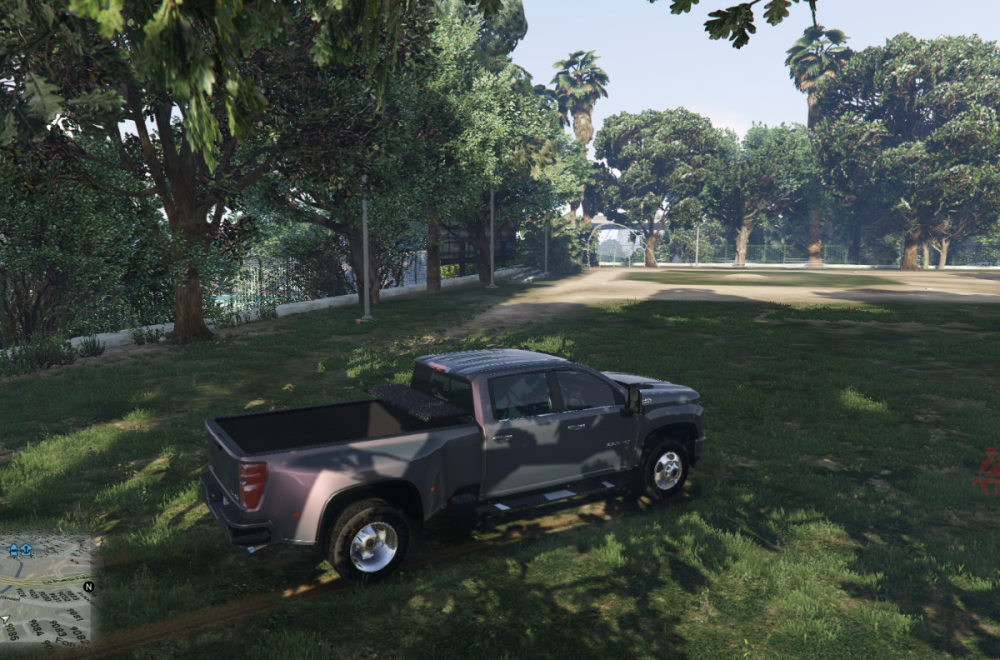Screen dimensions: 1000x660
Task: Select the blue car blip on minimap
Action: [x=13, y=550]
